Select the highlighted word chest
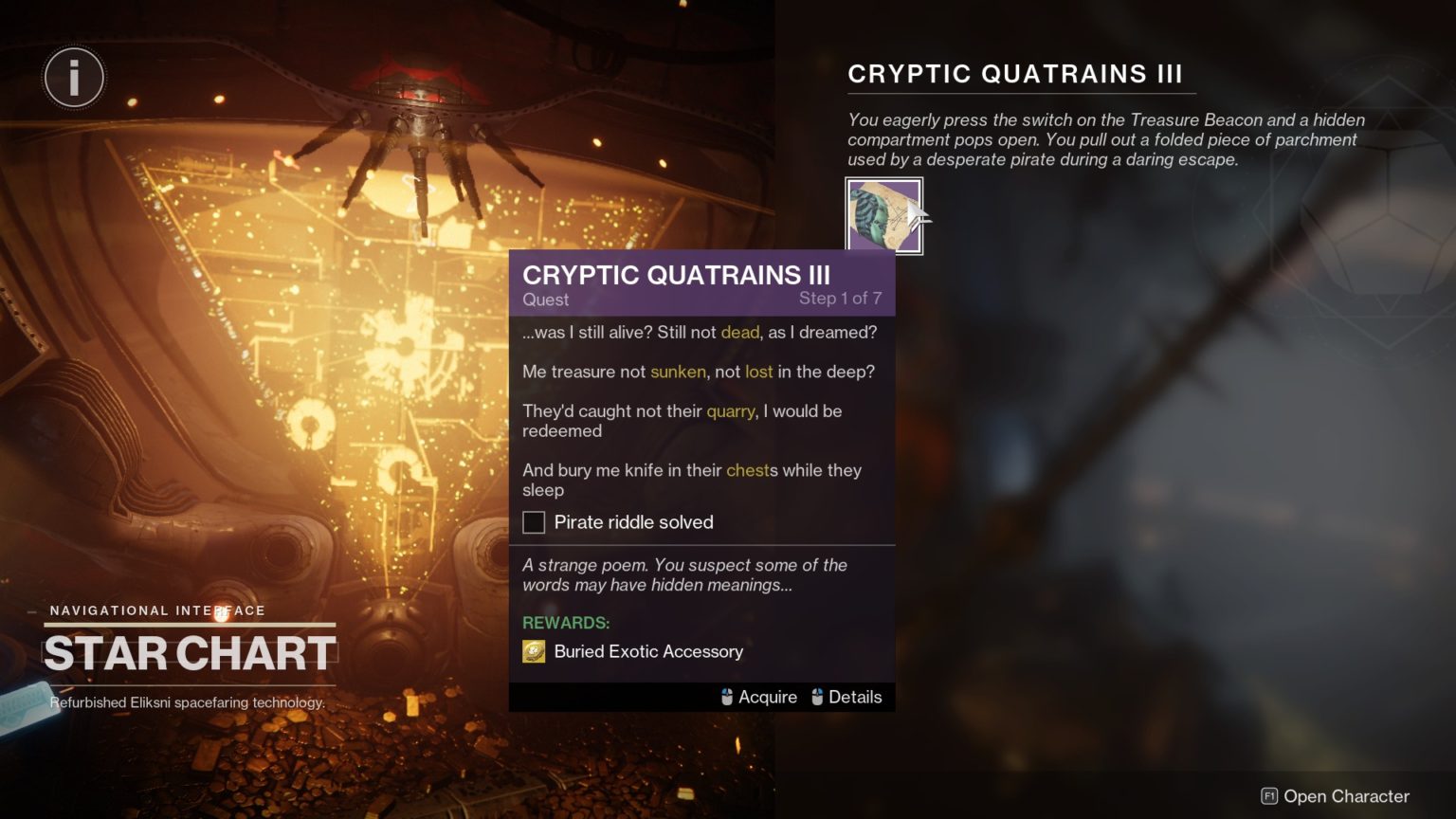Screen dimensions: 1456x819 point(748,470)
